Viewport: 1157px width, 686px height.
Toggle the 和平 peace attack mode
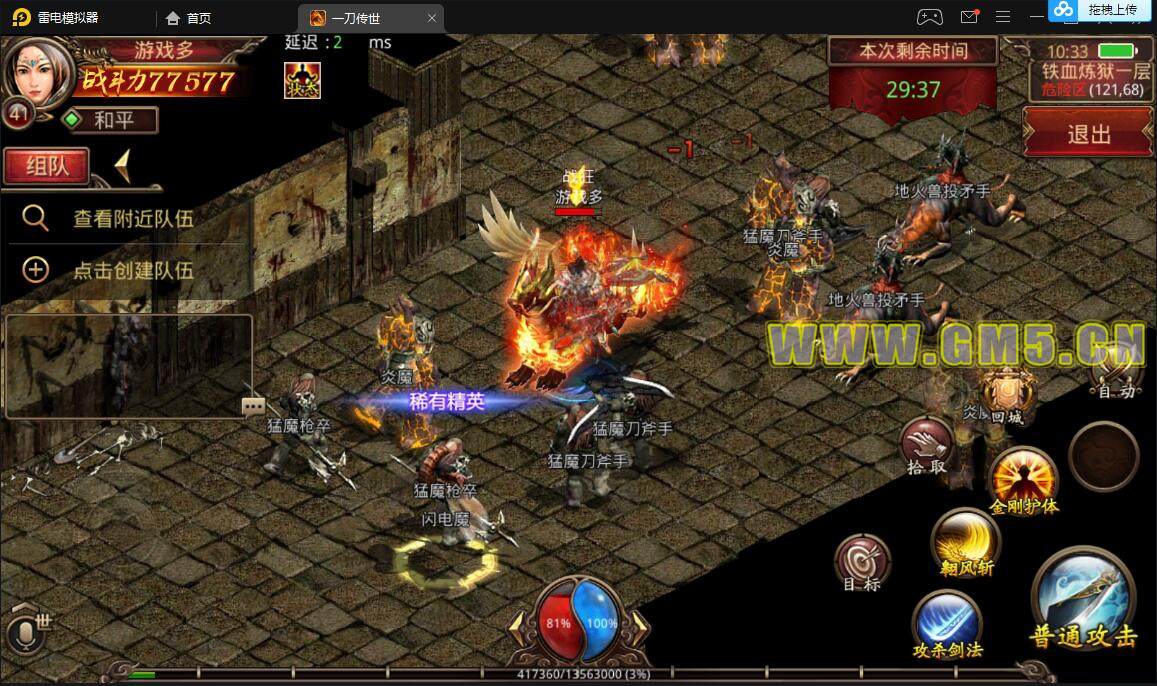click(110, 121)
